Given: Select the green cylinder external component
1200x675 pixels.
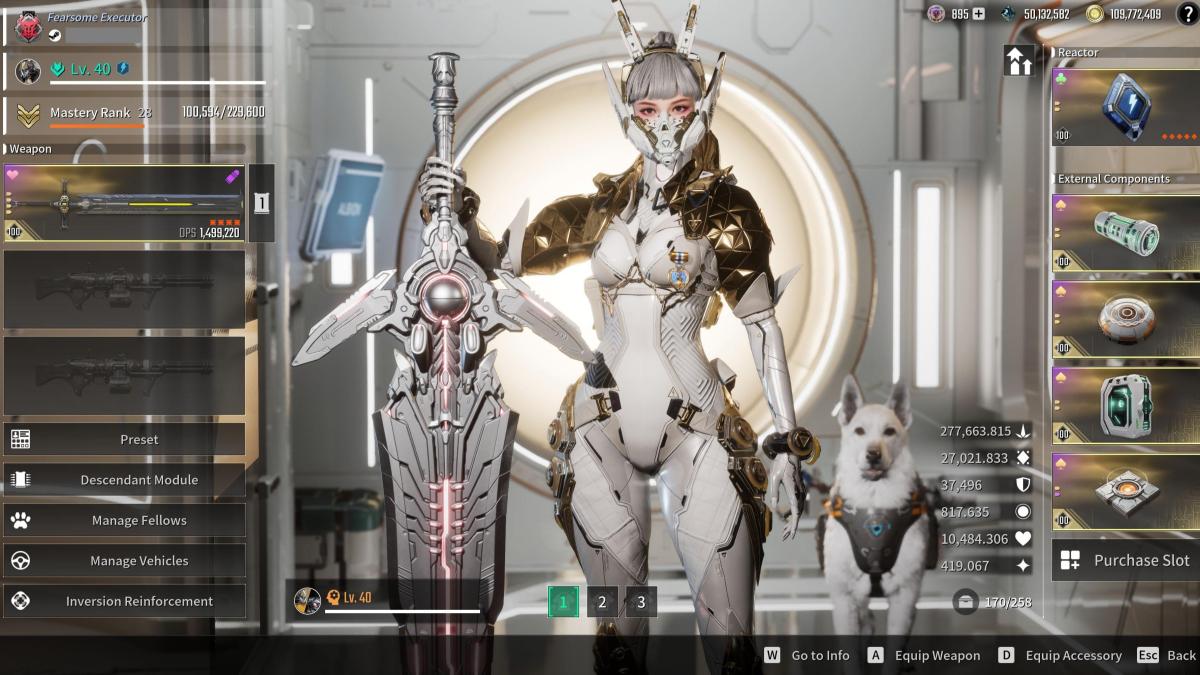Looking at the screenshot, I should (1125, 232).
